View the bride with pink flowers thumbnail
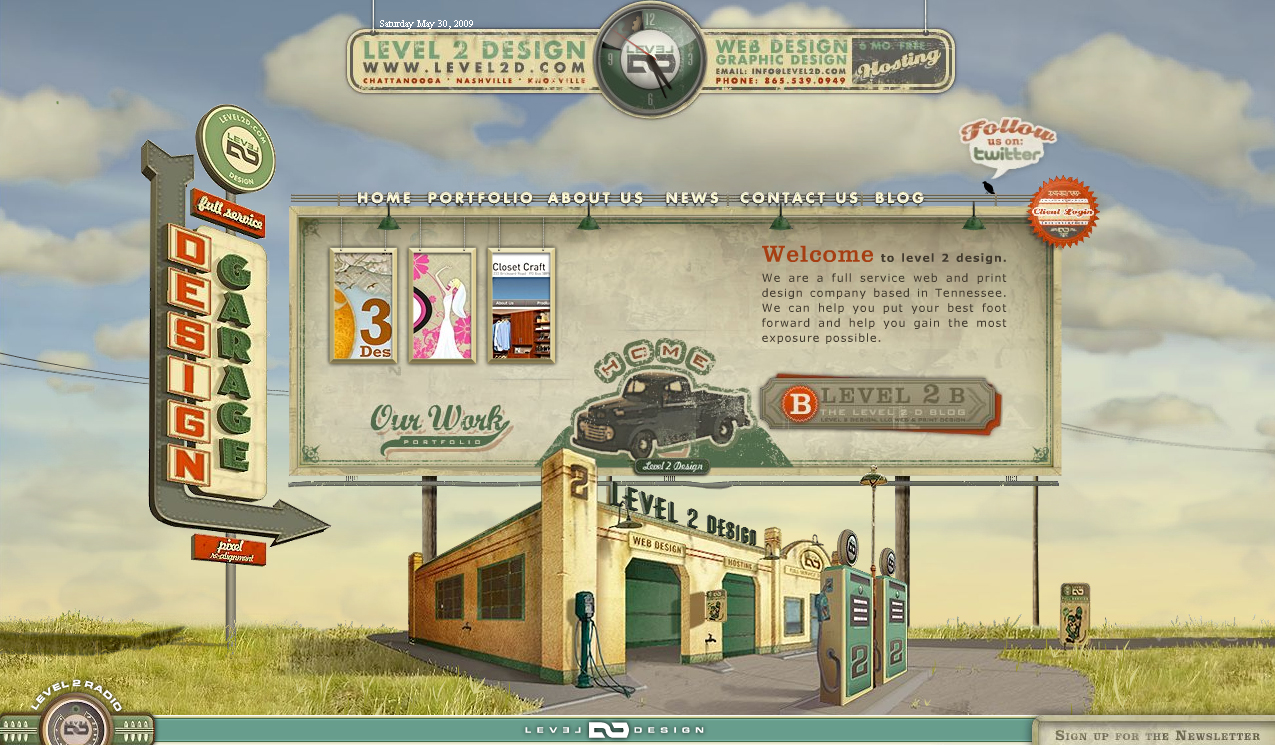Viewport: 1275px width, 745px height. coord(441,305)
